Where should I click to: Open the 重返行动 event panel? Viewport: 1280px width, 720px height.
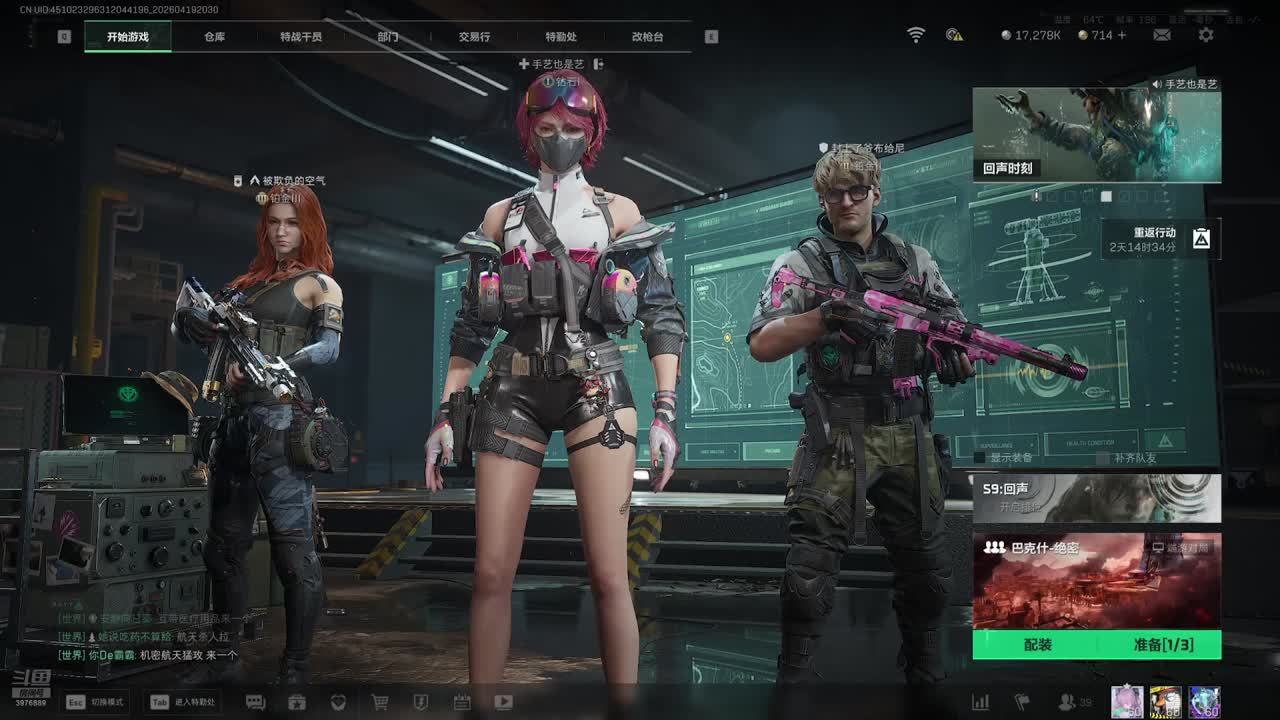pos(1162,239)
